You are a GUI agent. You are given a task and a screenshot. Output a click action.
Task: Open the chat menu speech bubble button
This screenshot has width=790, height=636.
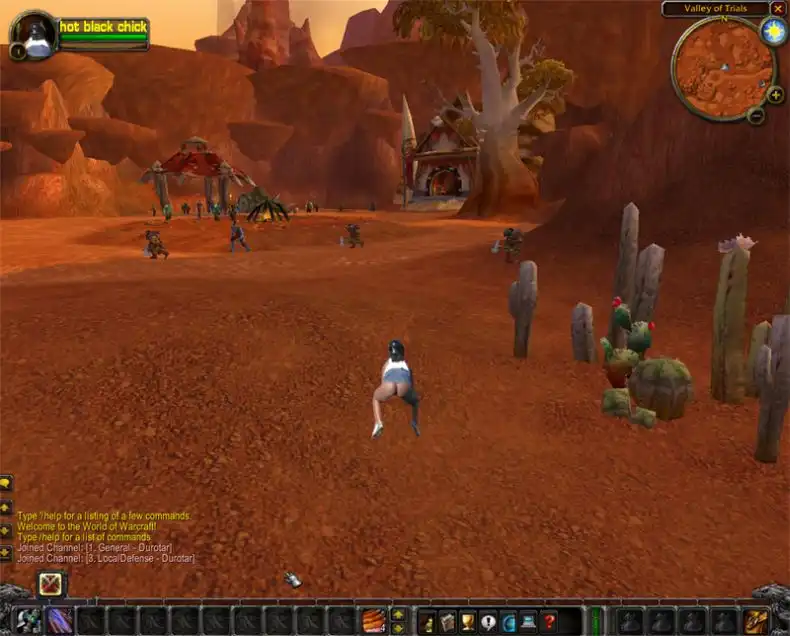(x=6, y=483)
